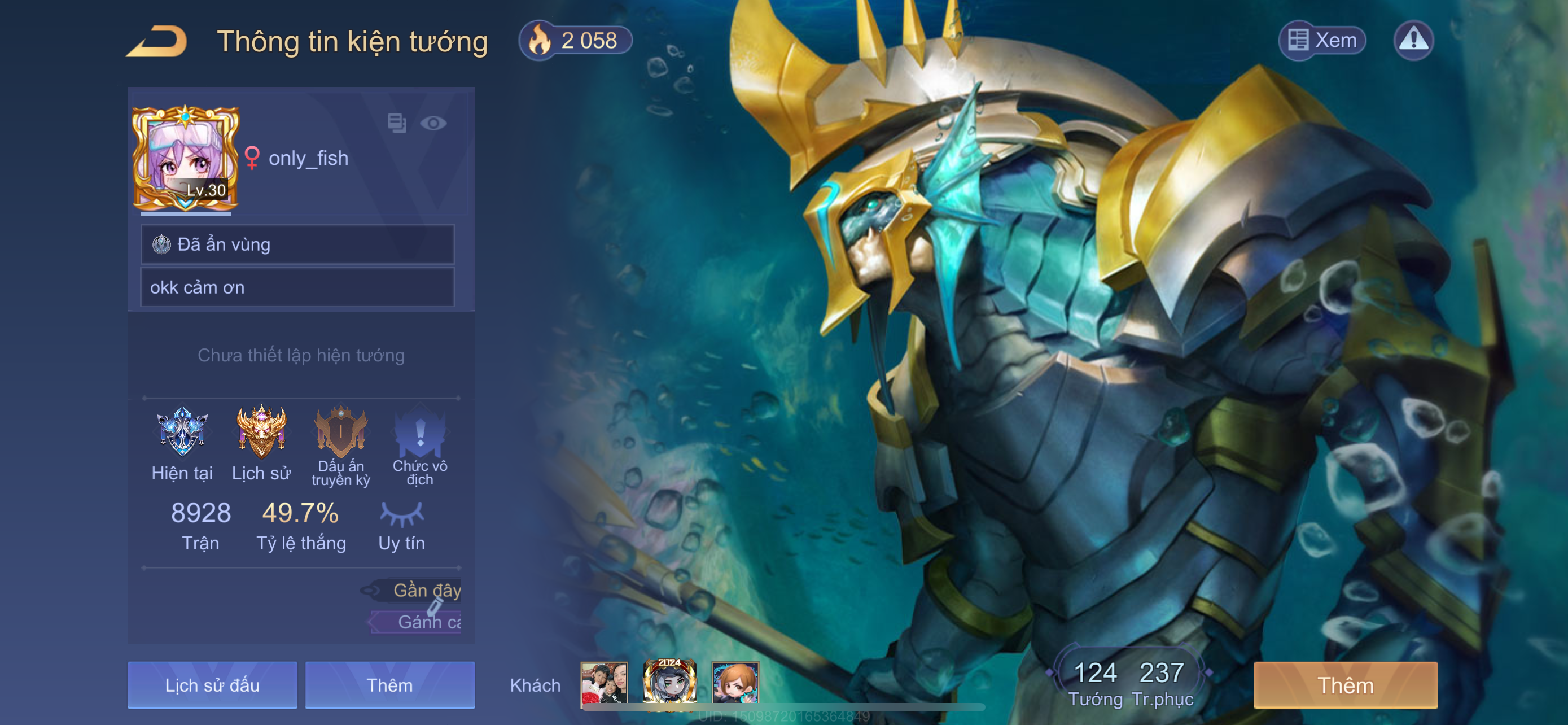Open the Xem view button
1568x725 pixels.
click(1322, 40)
